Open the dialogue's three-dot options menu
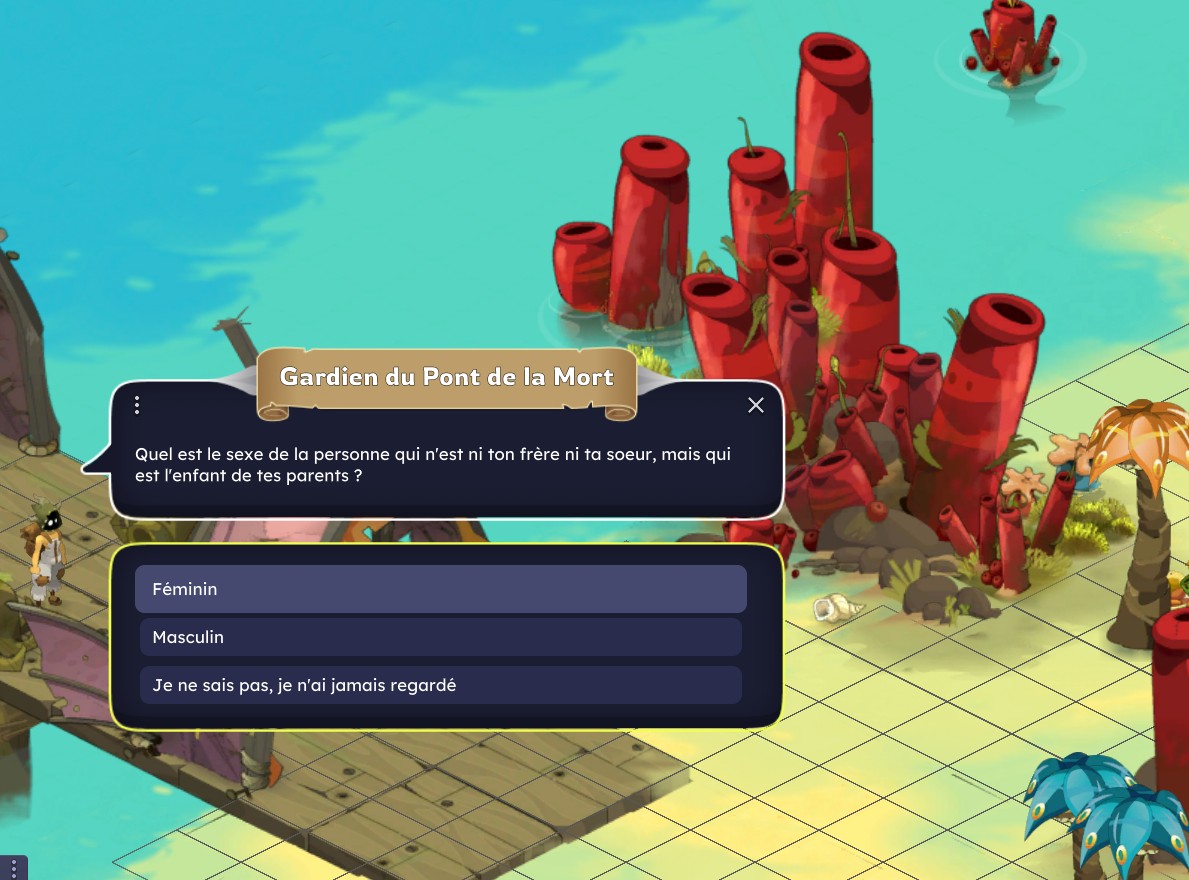The height and width of the screenshot is (880, 1189). [x=137, y=405]
